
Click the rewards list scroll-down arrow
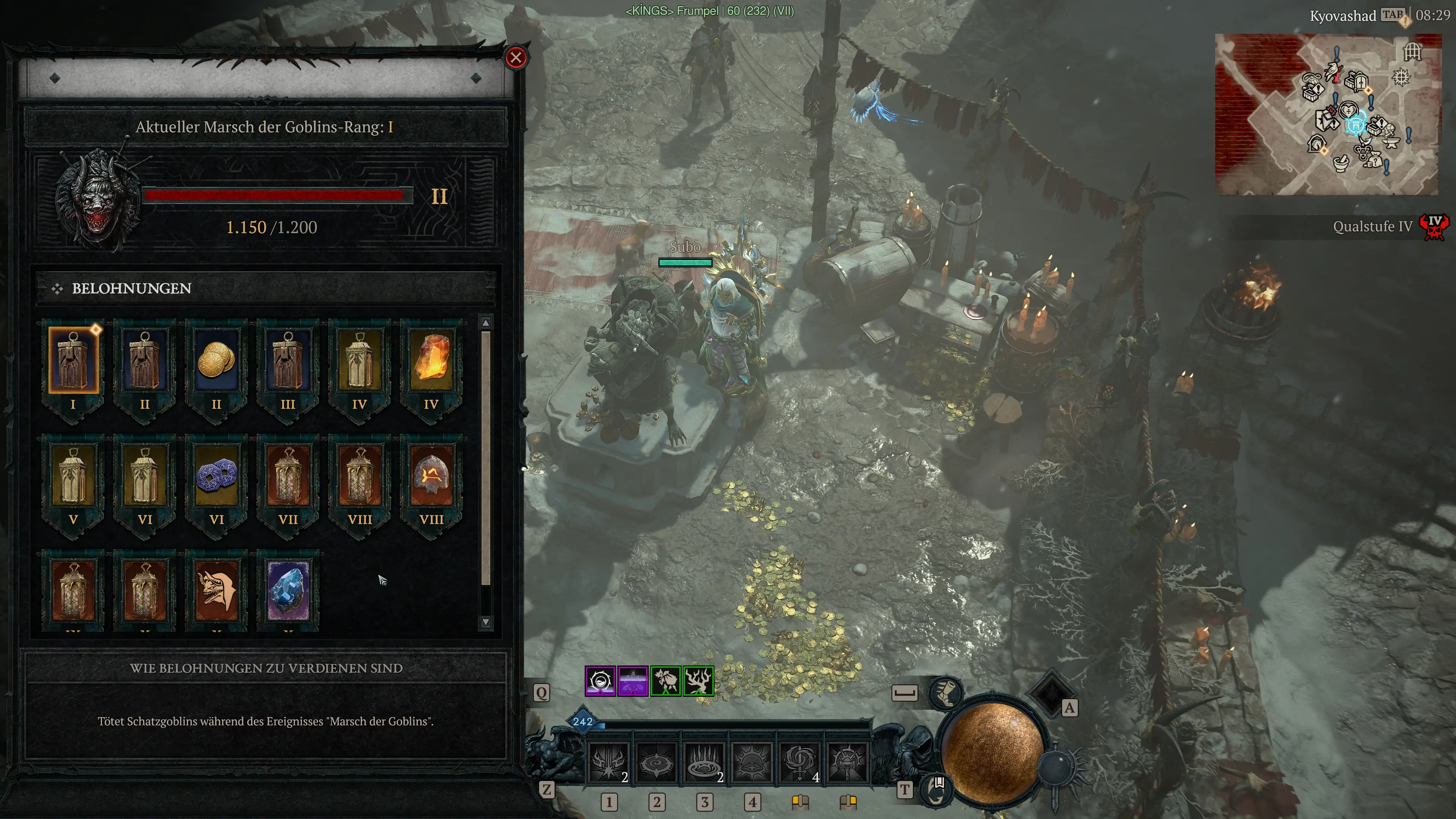tap(485, 622)
